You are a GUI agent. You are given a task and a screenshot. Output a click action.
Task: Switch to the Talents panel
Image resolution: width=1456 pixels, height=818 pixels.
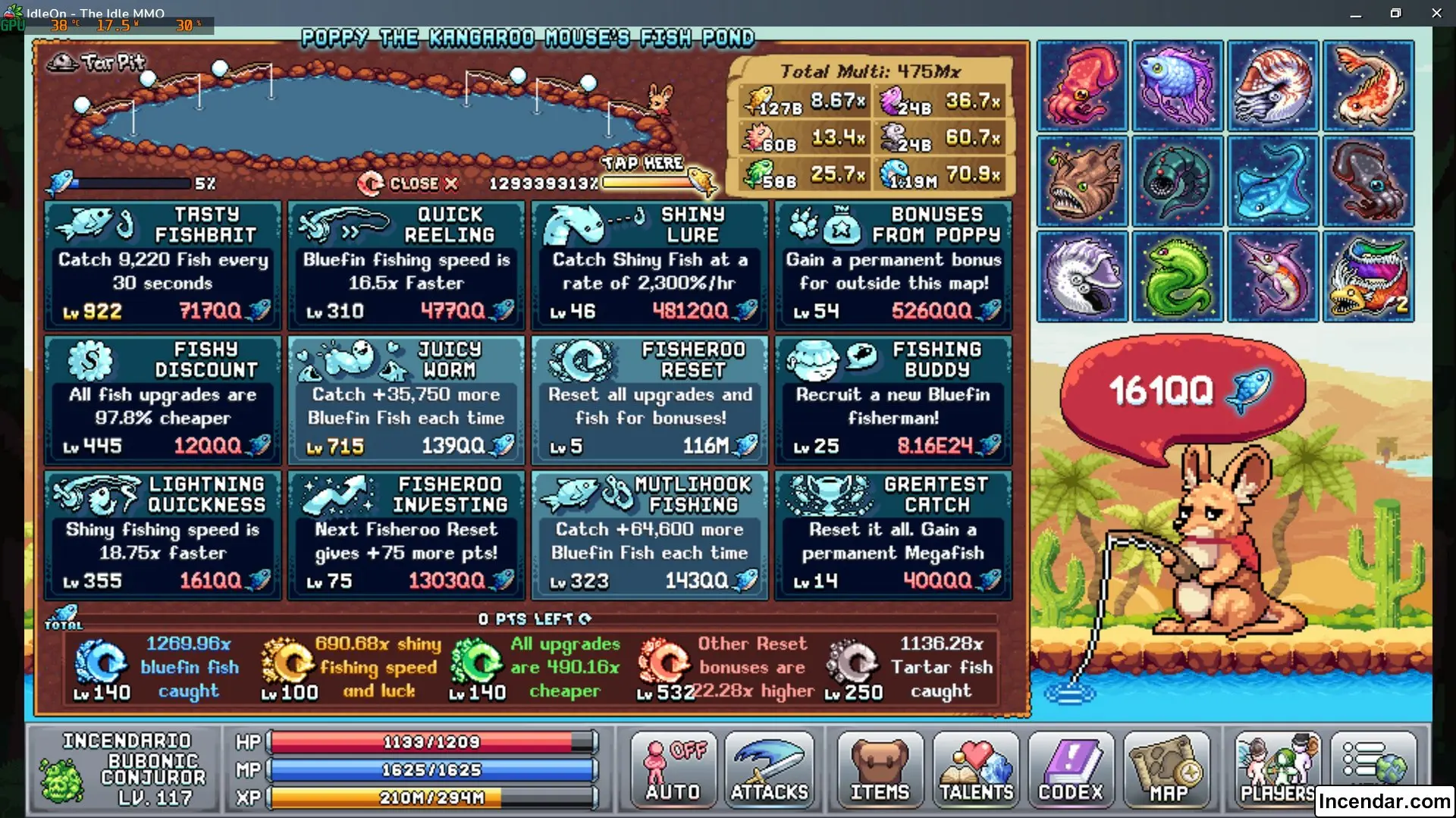[x=975, y=770]
